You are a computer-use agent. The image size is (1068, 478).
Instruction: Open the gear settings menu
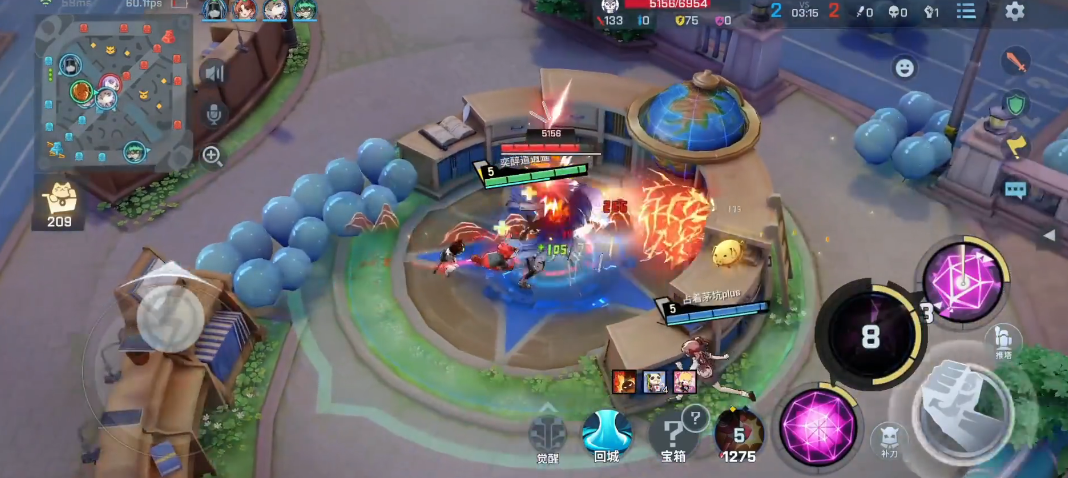click(1015, 12)
